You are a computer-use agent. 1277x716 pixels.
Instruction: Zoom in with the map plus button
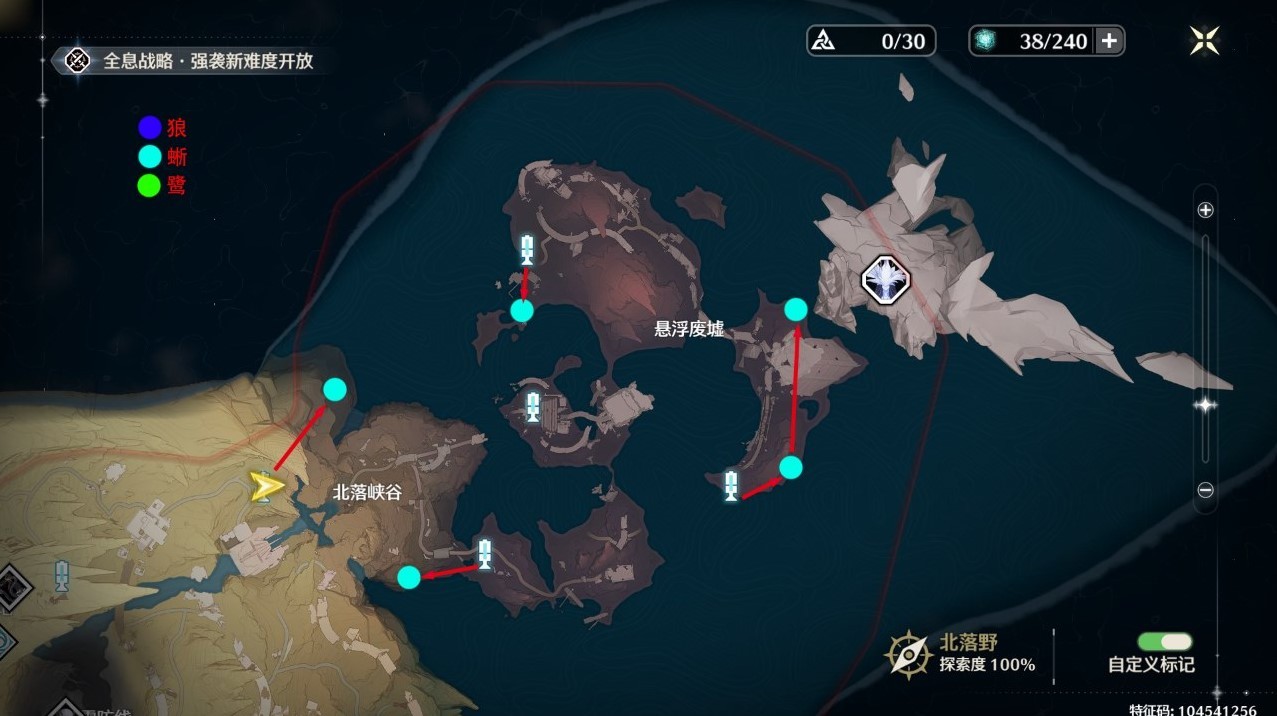(1205, 210)
